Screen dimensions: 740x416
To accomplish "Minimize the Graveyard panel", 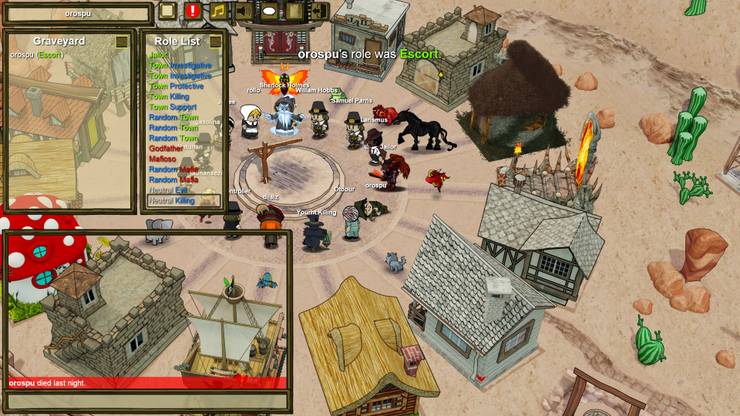I will point(122,41).
